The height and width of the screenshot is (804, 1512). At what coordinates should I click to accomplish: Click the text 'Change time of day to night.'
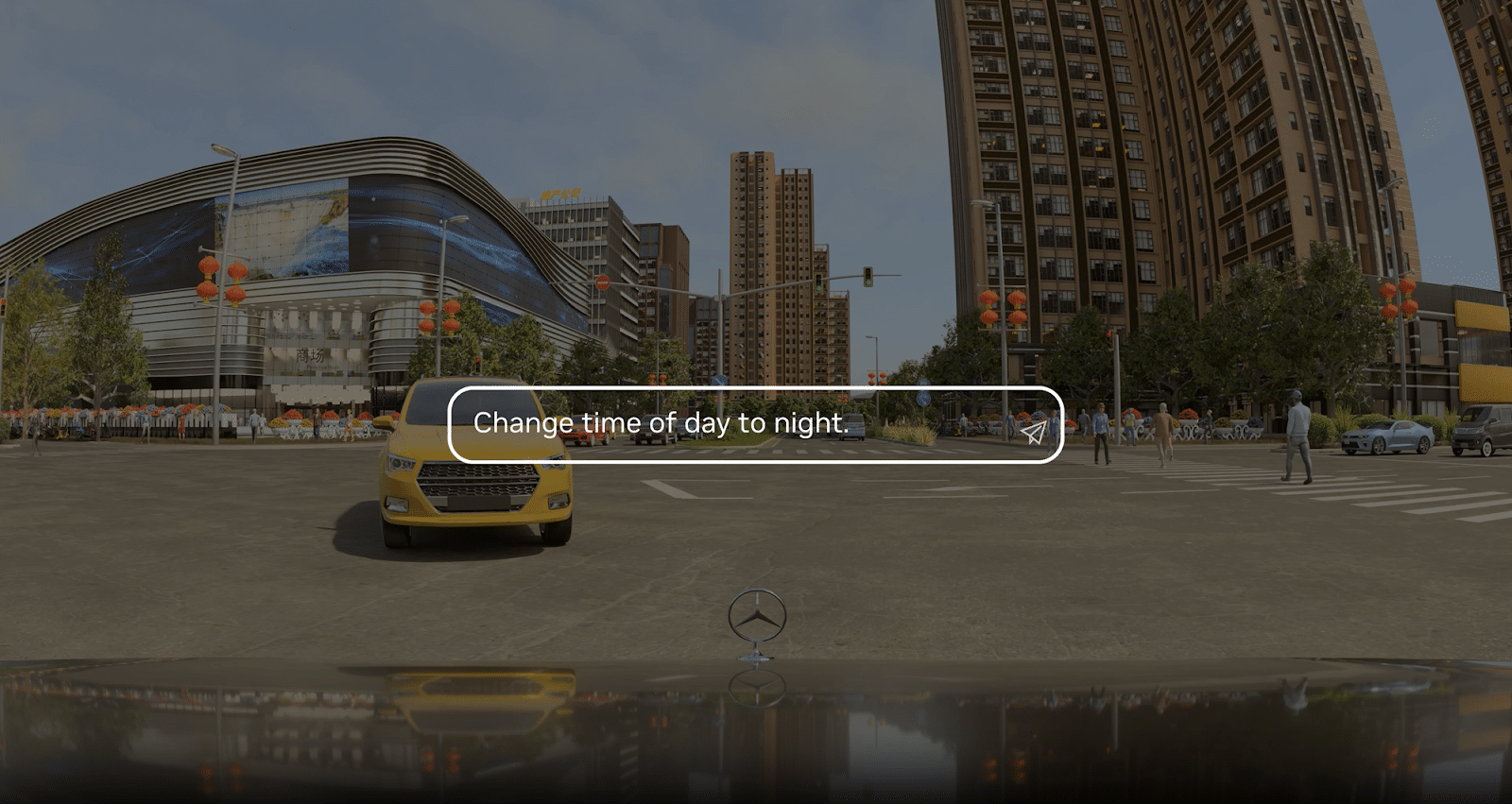tap(661, 424)
